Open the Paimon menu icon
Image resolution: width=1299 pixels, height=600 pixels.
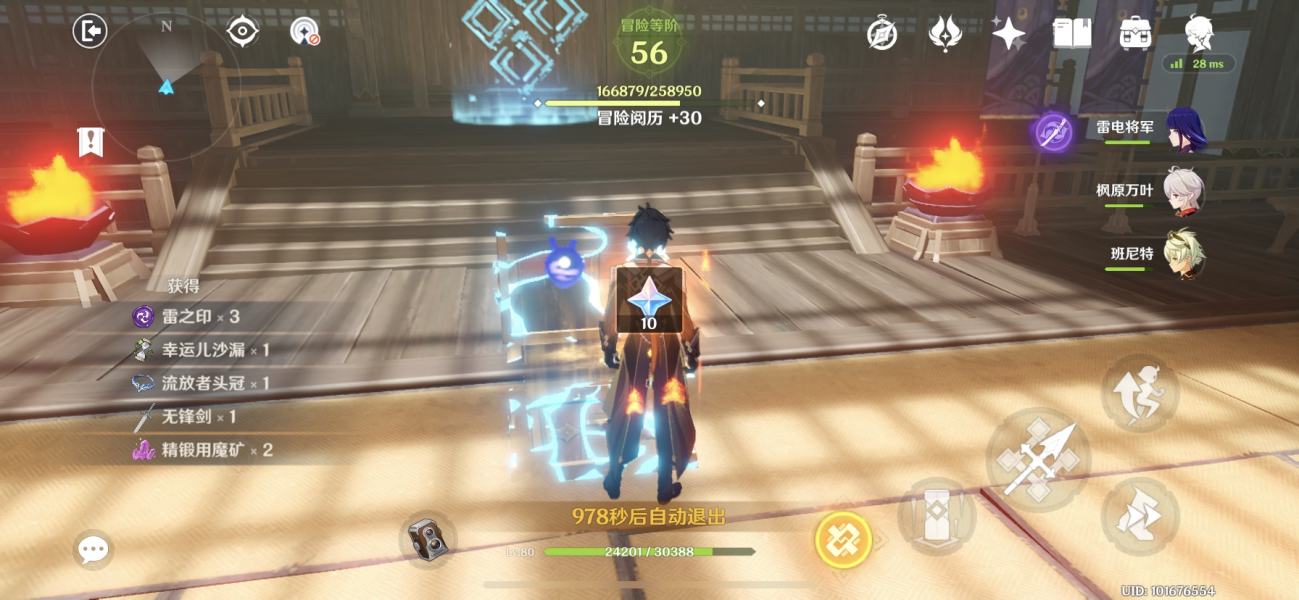[x=1199, y=34]
